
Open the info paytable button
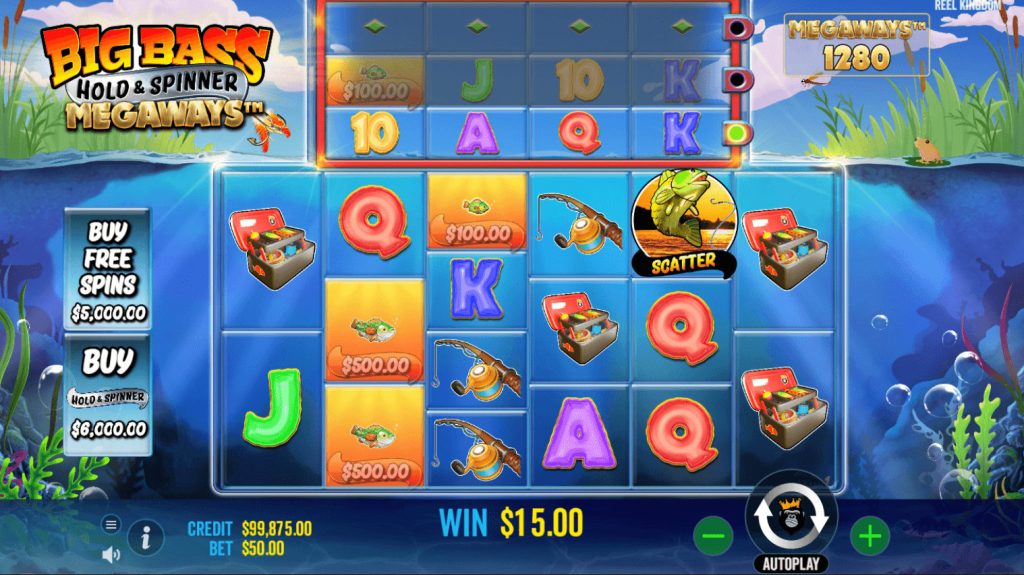[x=146, y=538]
